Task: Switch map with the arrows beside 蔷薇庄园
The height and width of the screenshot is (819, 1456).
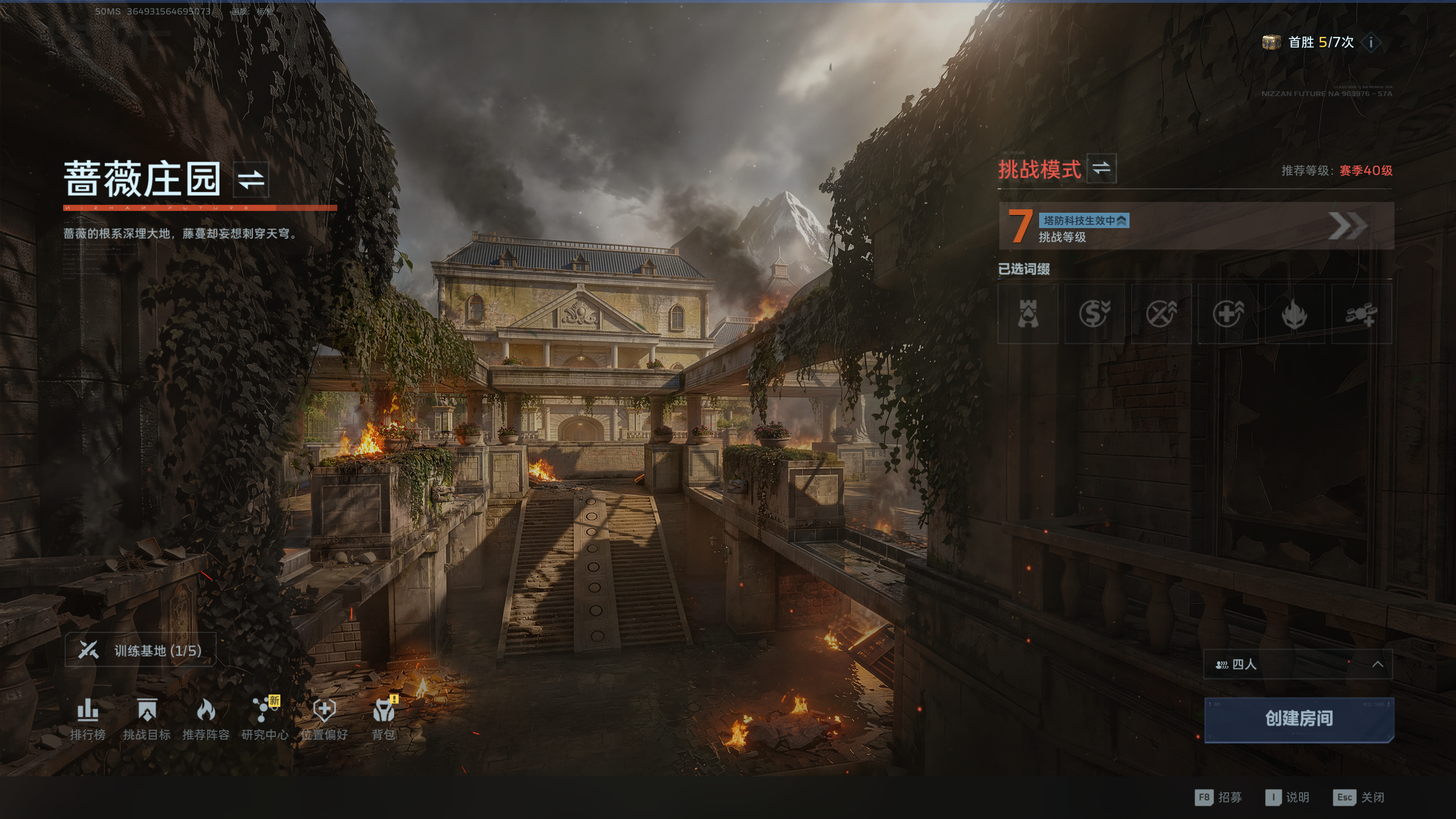Action: pos(251,179)
